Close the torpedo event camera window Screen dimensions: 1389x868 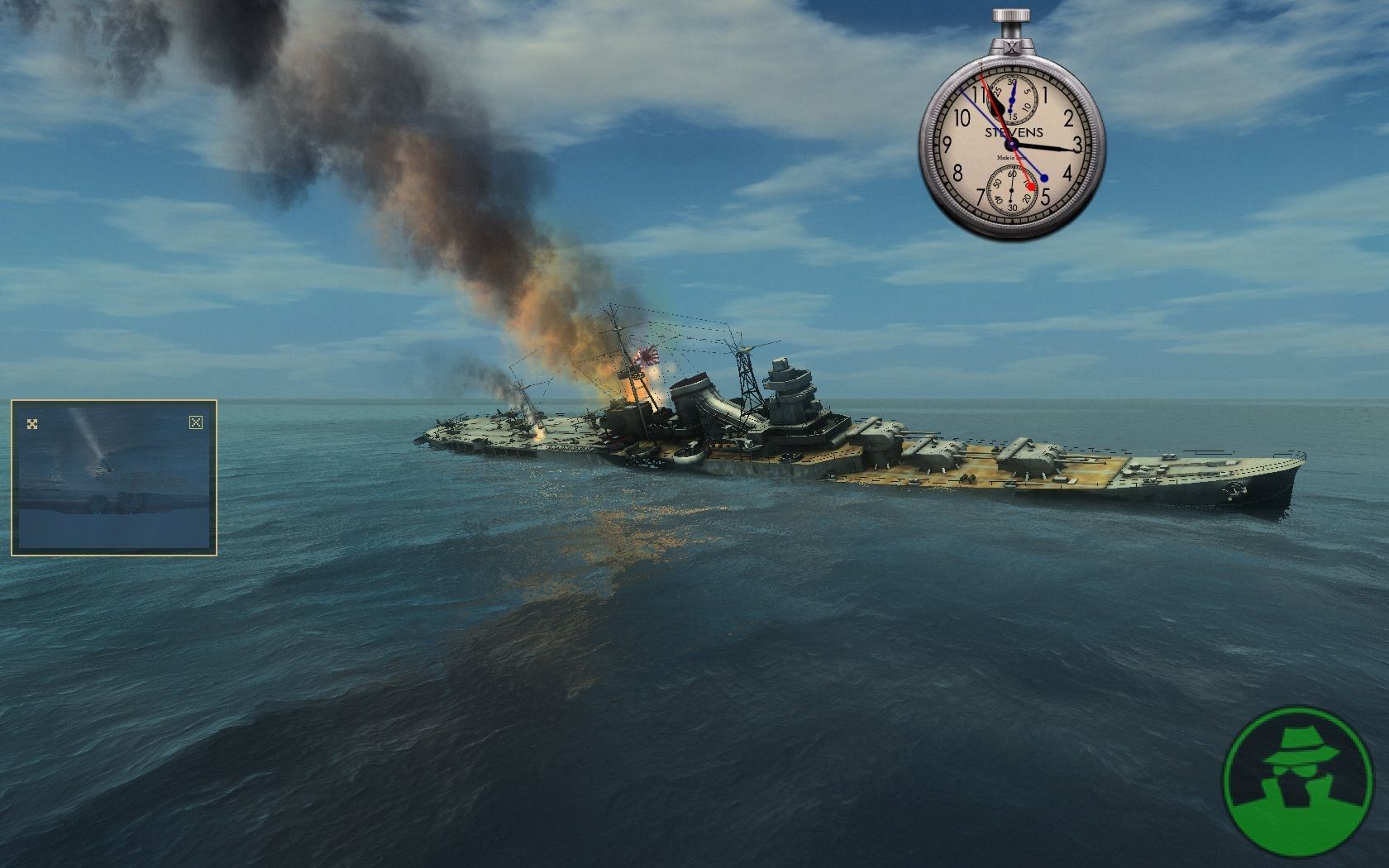click(x=195, y=423)
